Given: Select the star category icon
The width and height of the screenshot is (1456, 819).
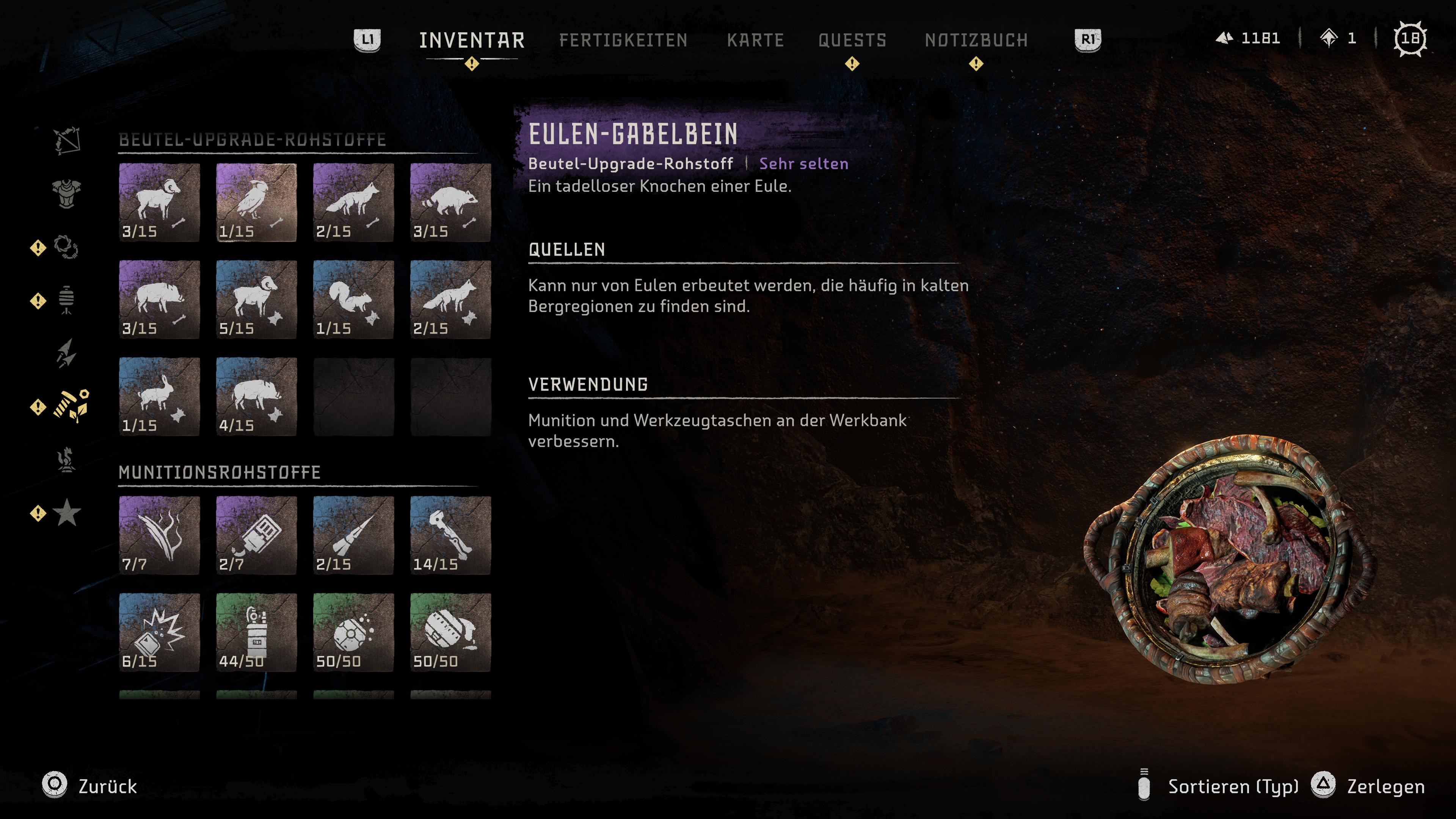Looking at the screenshot, I should (x=67, y=513).
